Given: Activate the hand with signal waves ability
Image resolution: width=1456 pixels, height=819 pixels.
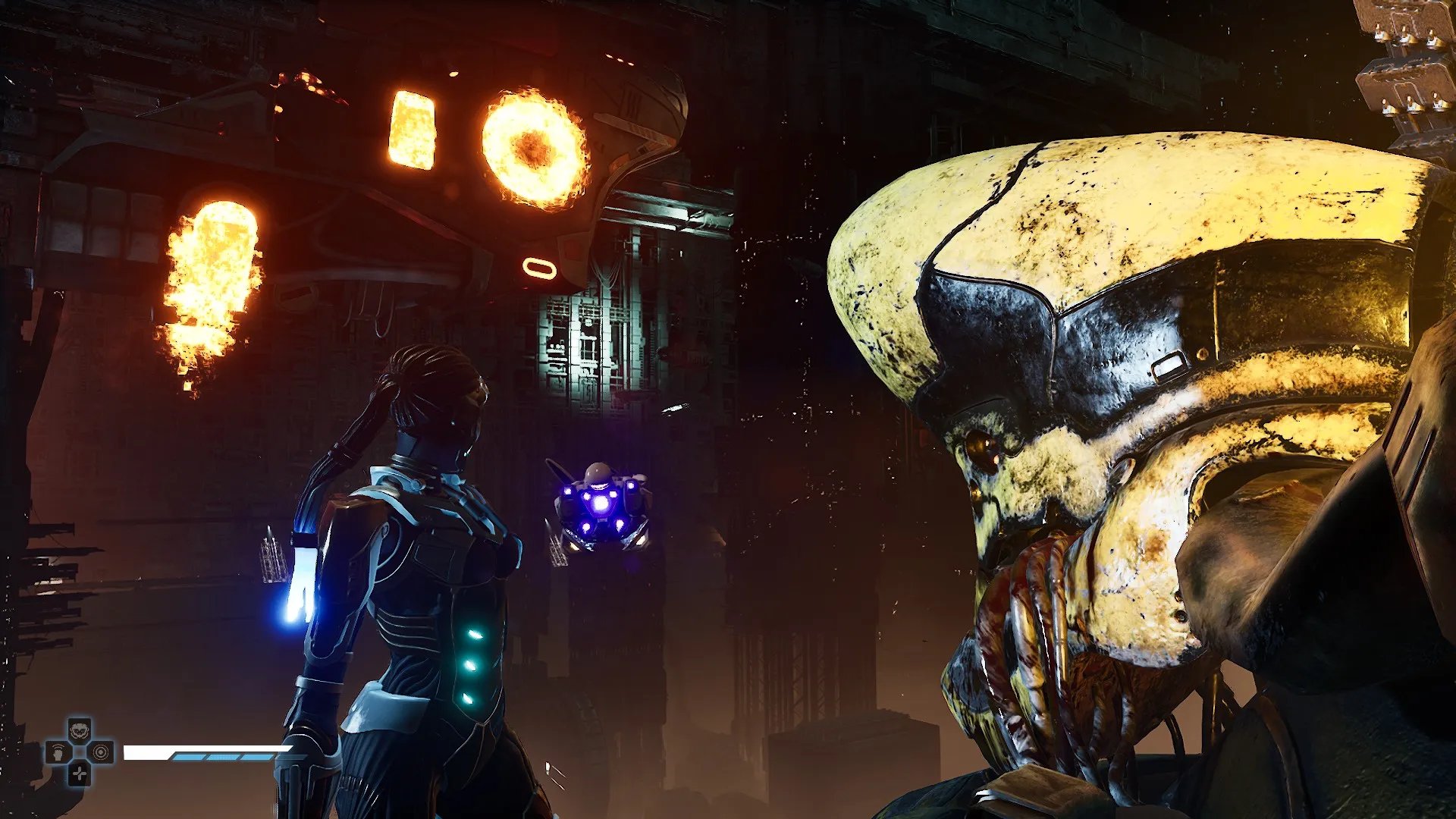Looking at the screenshot, I should click(58, 752).
